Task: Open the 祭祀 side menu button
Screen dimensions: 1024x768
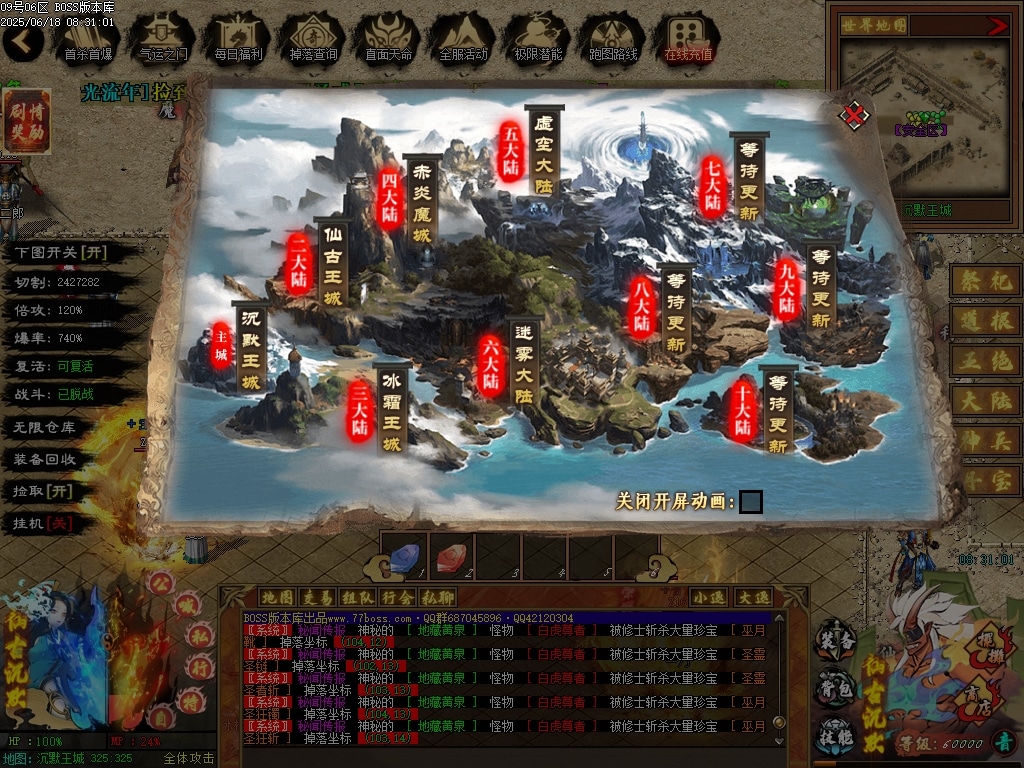Action: tap(984, 281)
